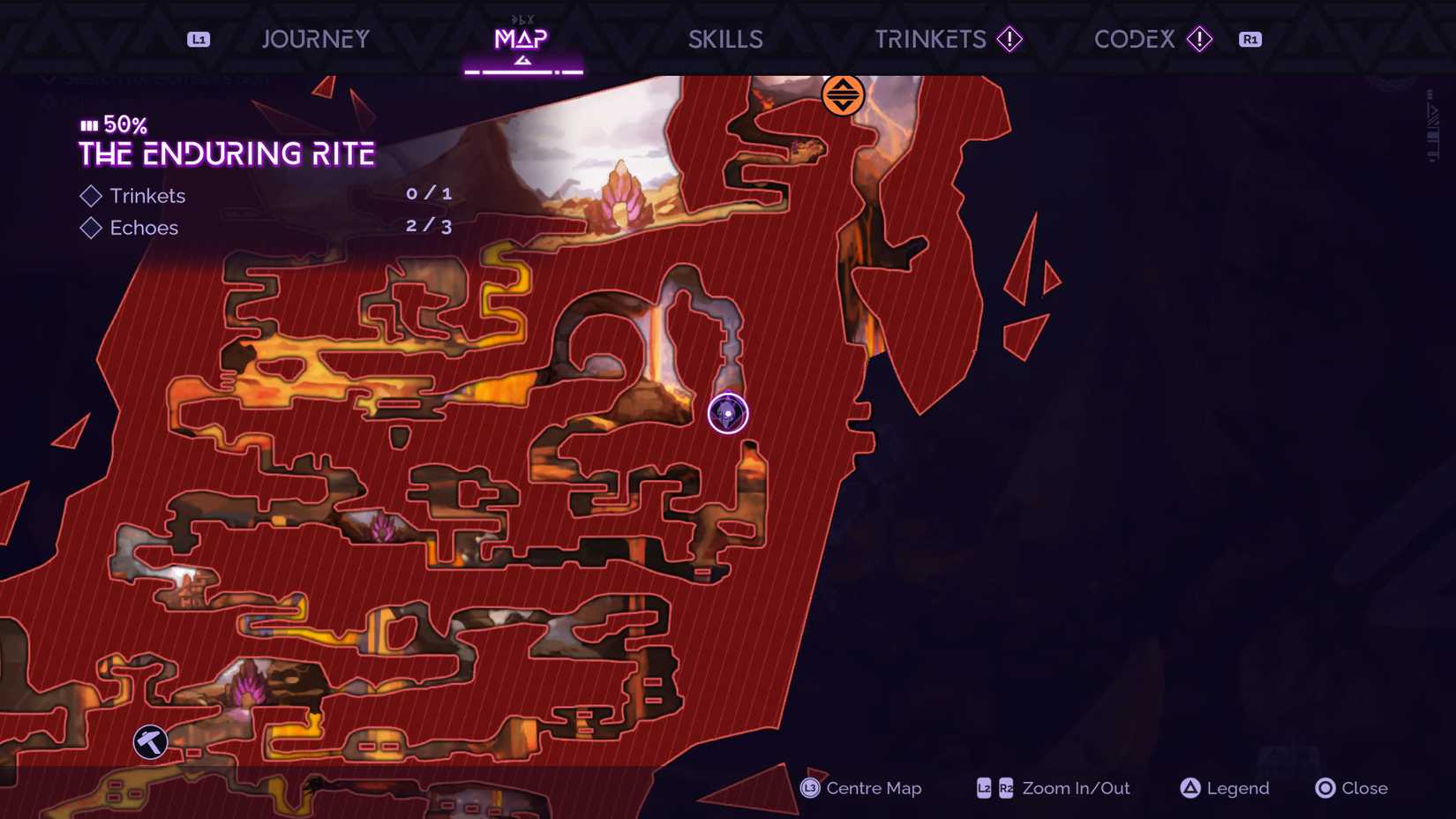Viewport: 1456px width, 819px height.
Task: Click the triangle icon beside Legend
Action: (x=1190, y=788)
